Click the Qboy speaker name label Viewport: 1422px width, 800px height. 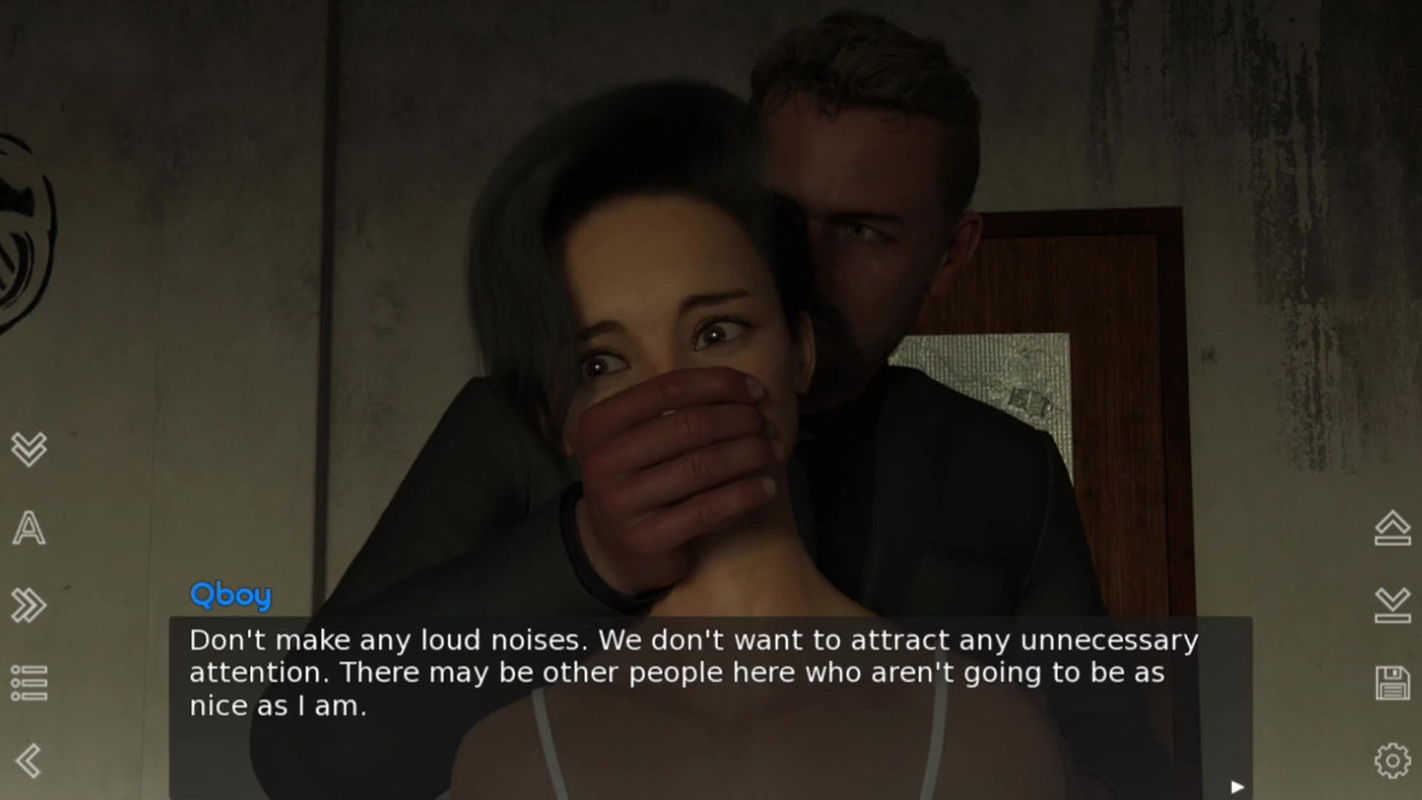coord(230,595)
